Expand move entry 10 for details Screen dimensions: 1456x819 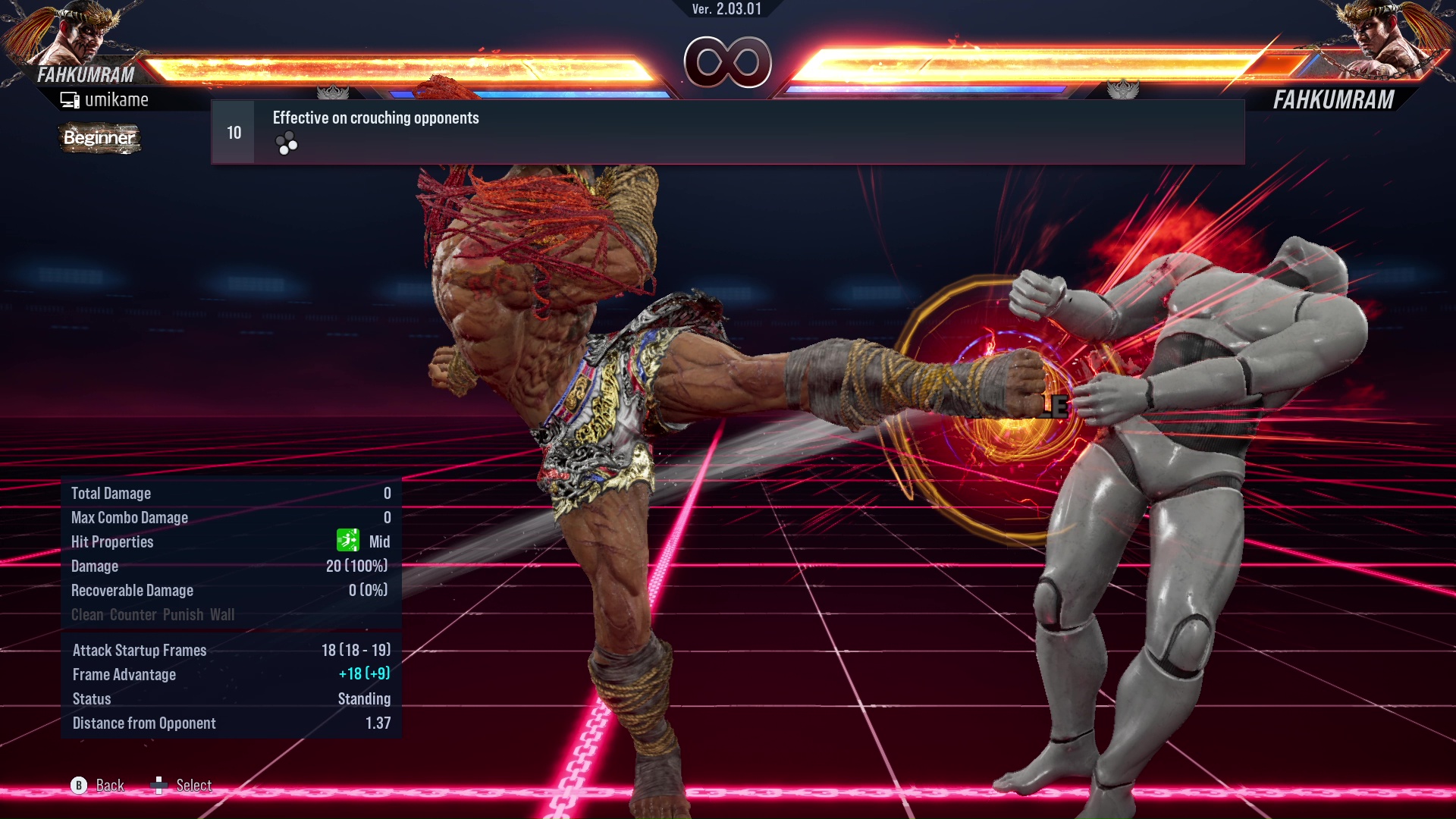coord(233,131)
